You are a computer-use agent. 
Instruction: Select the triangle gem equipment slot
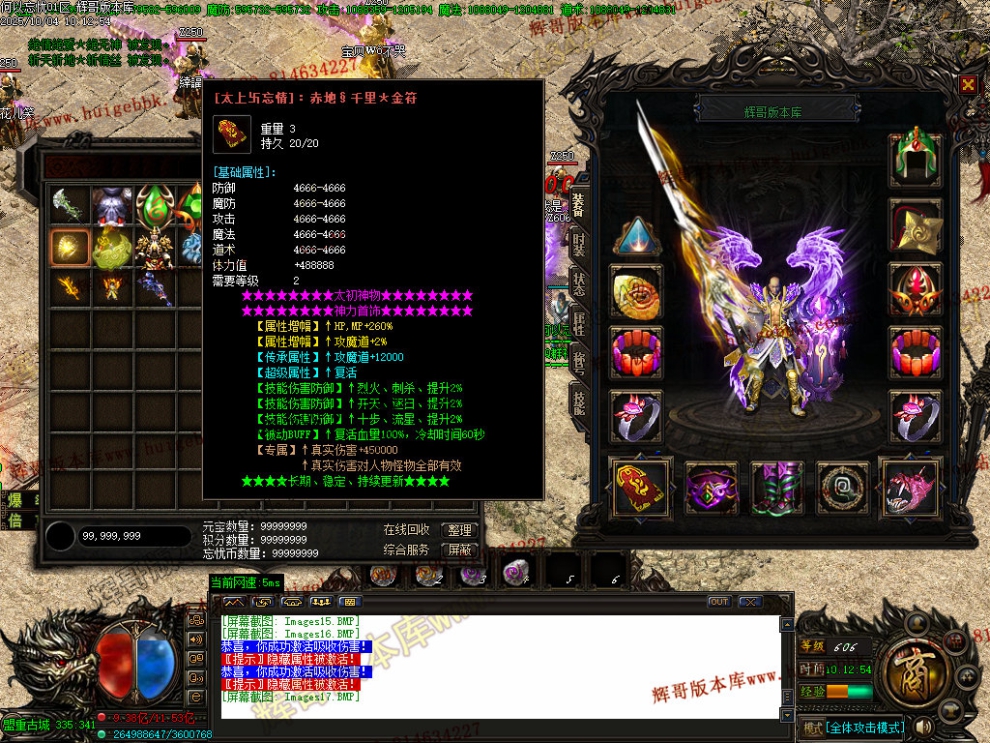(x=636, y=236)
